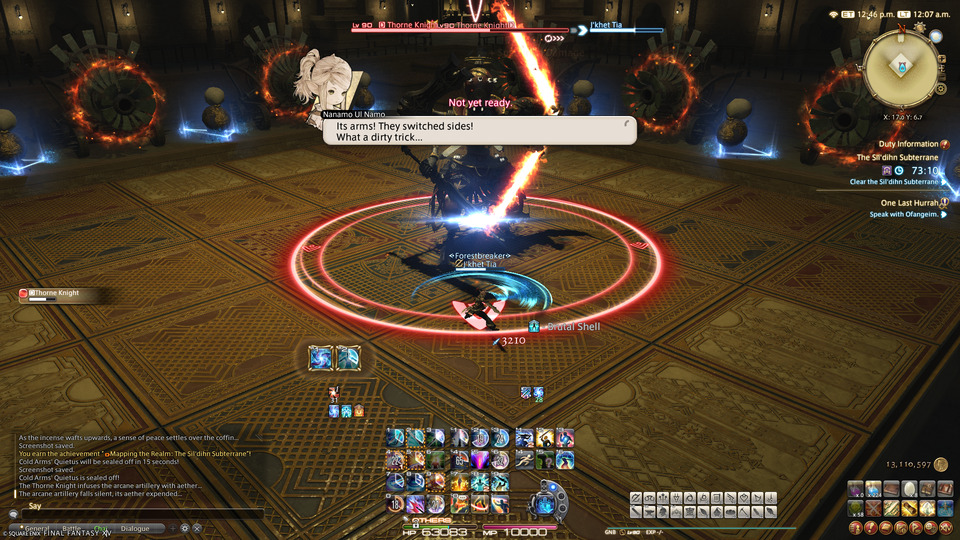Open chat log settings gear
Viewport: 960px width, 540px height.
point(184,528)
